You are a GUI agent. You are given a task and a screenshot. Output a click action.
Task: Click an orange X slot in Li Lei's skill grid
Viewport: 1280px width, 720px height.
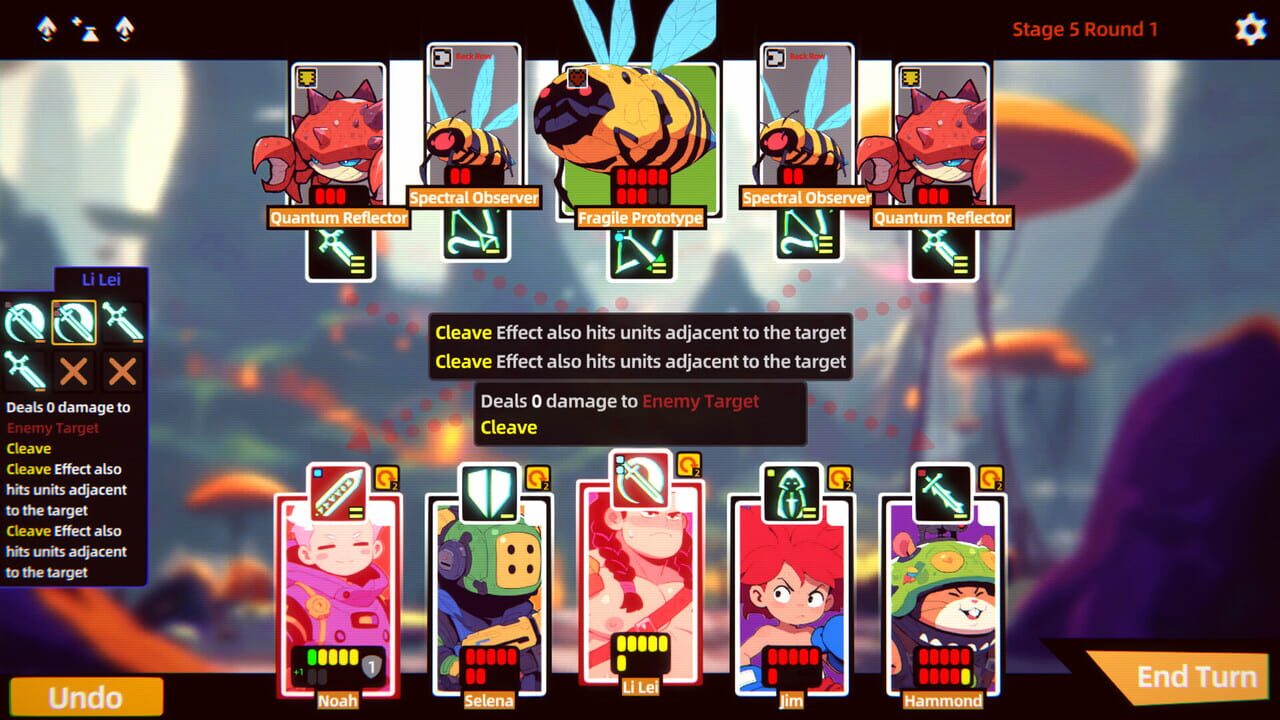tap(74, 369)
